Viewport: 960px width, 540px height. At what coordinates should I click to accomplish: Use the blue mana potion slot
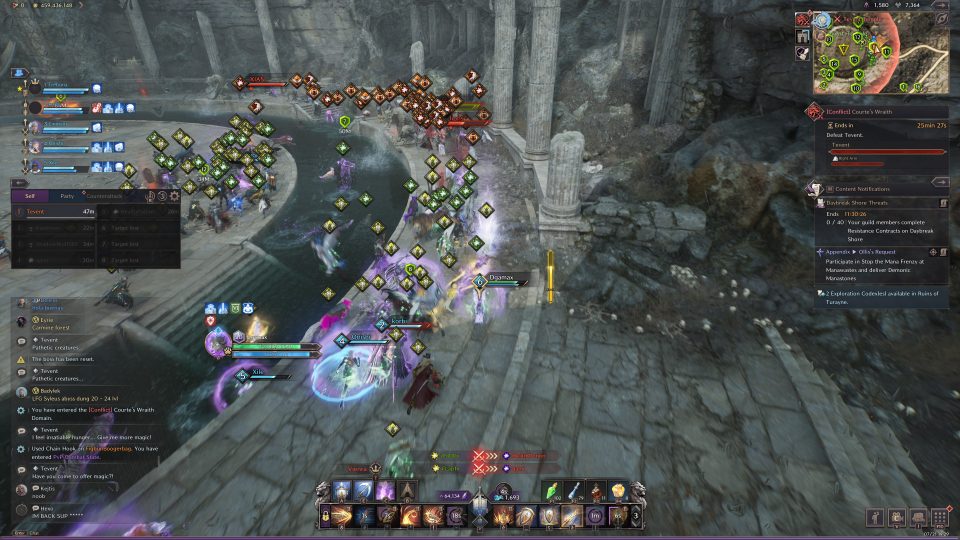click(575, 491)
